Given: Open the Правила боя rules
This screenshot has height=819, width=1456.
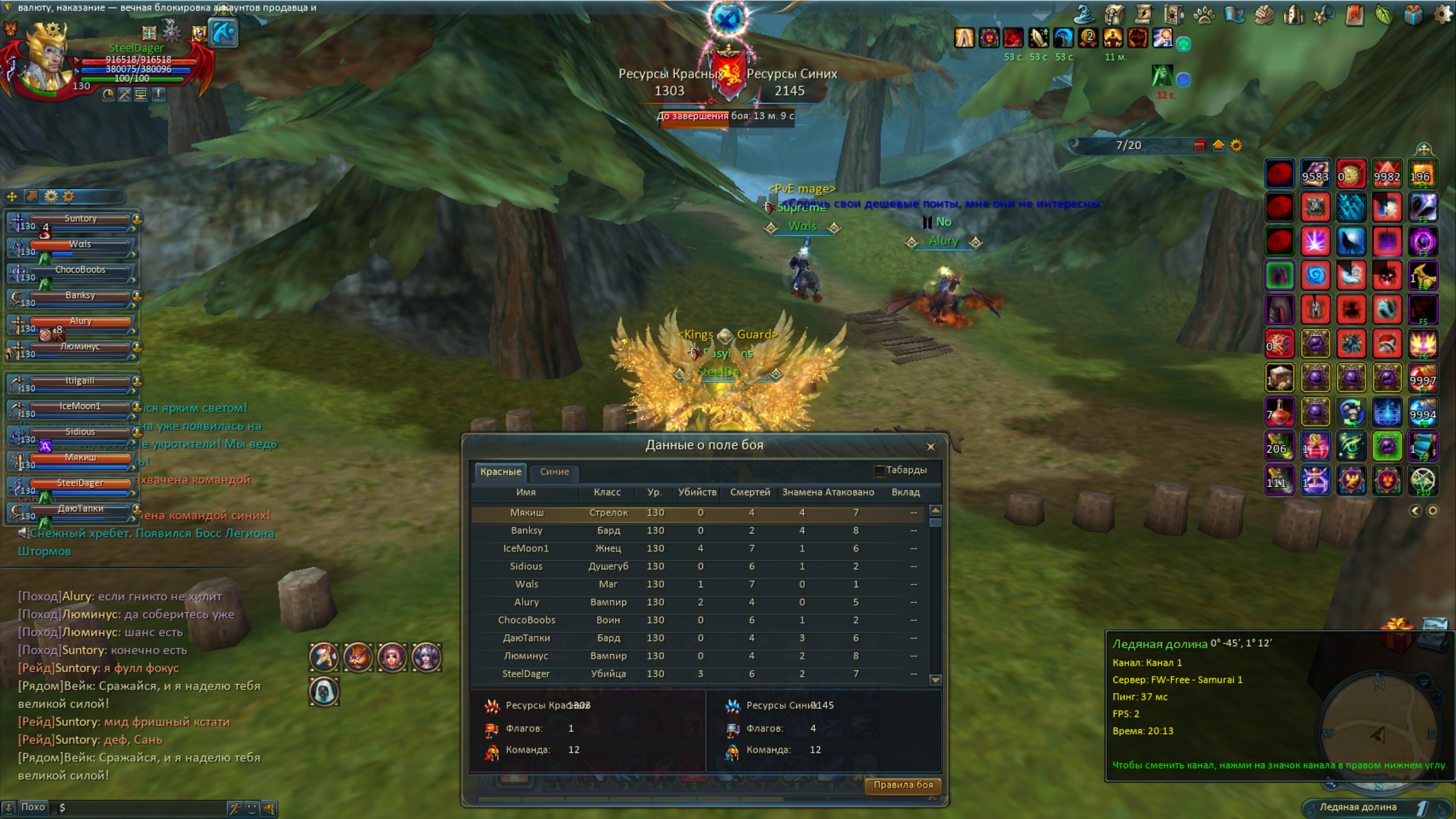Looking at the screenshot, I should [x=903, y=785].
